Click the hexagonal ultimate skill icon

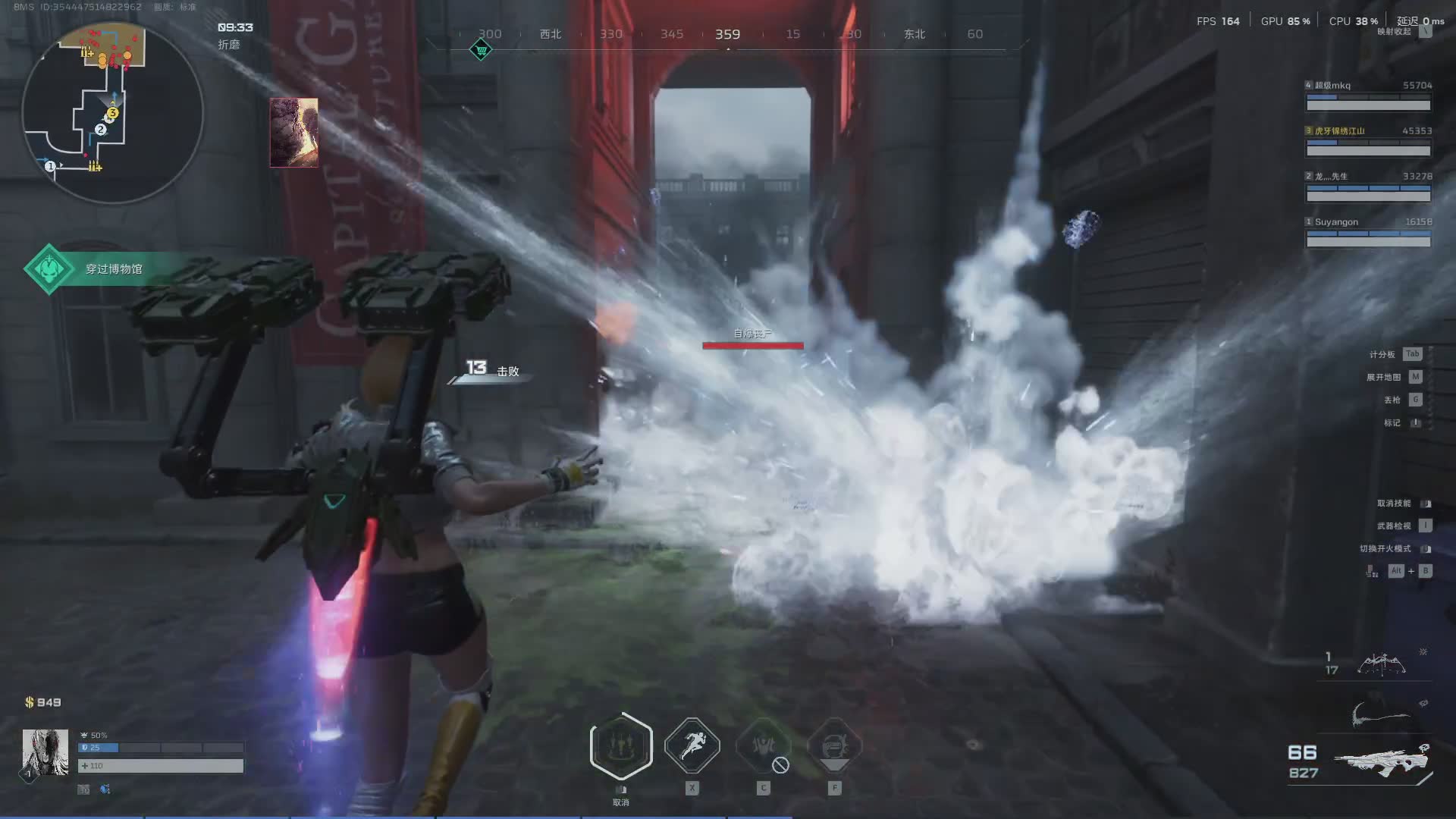[x=621, y=747]
